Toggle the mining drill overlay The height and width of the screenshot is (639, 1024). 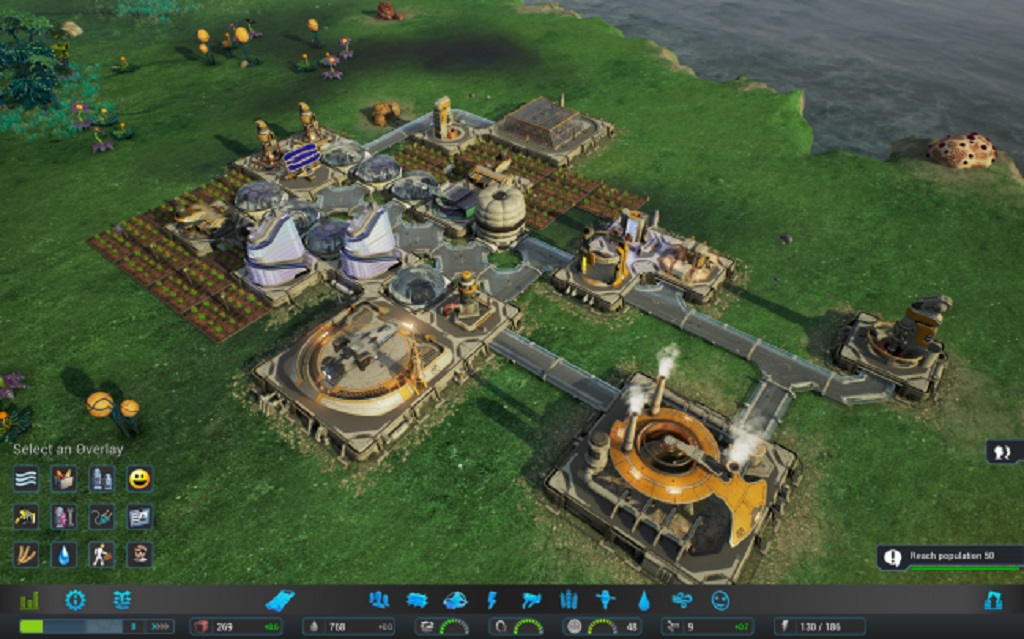pyautogui.click(x=26, y=516)
